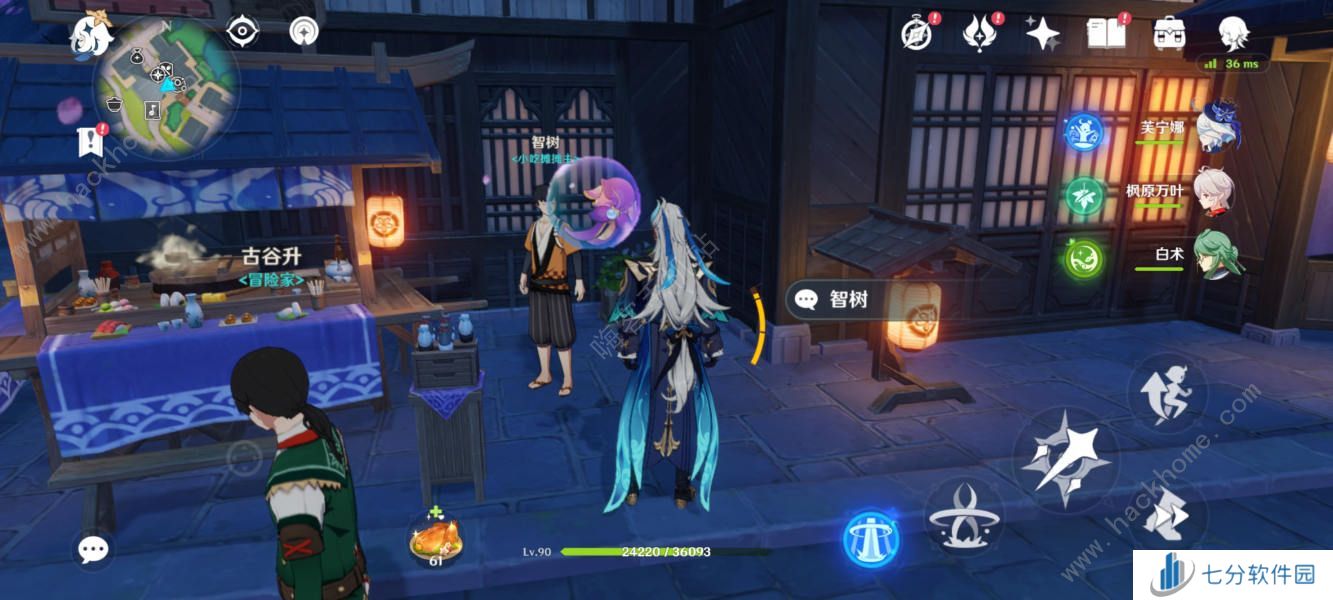Switch to party member 白术

click(1214, 254)
